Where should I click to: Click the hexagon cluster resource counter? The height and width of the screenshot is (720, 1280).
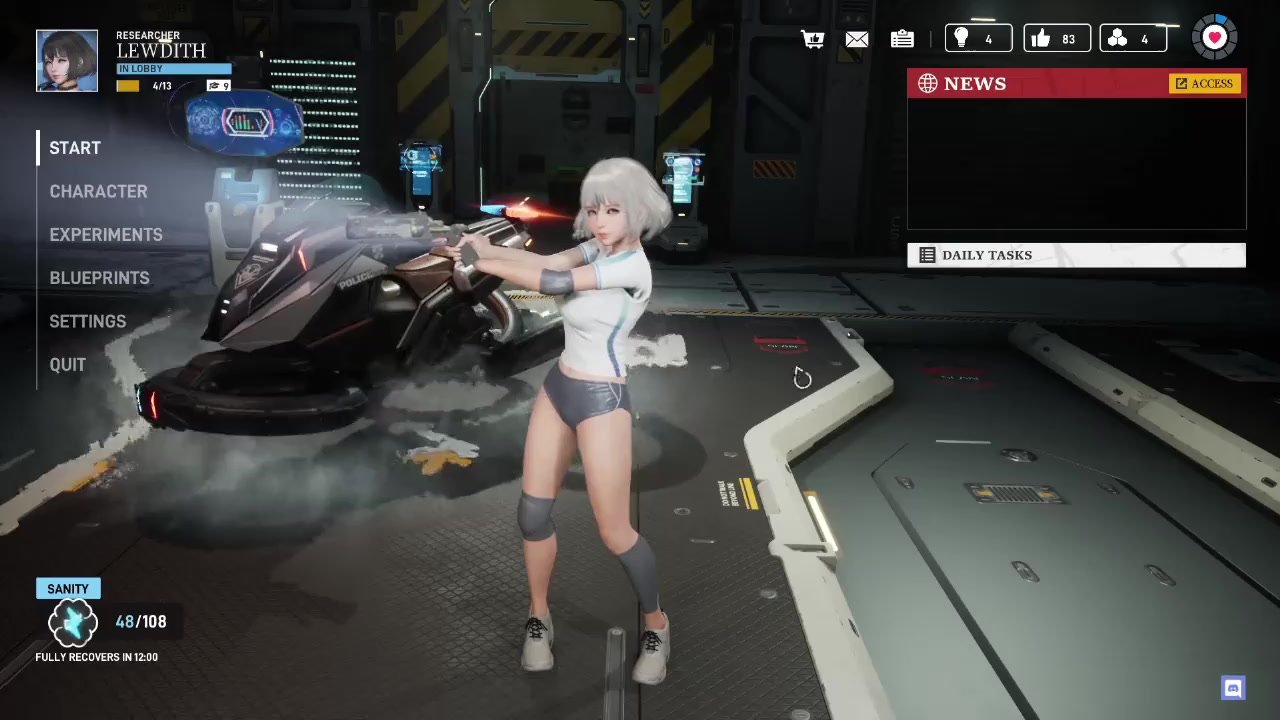pyautogui.click(x=1133, y=39)
